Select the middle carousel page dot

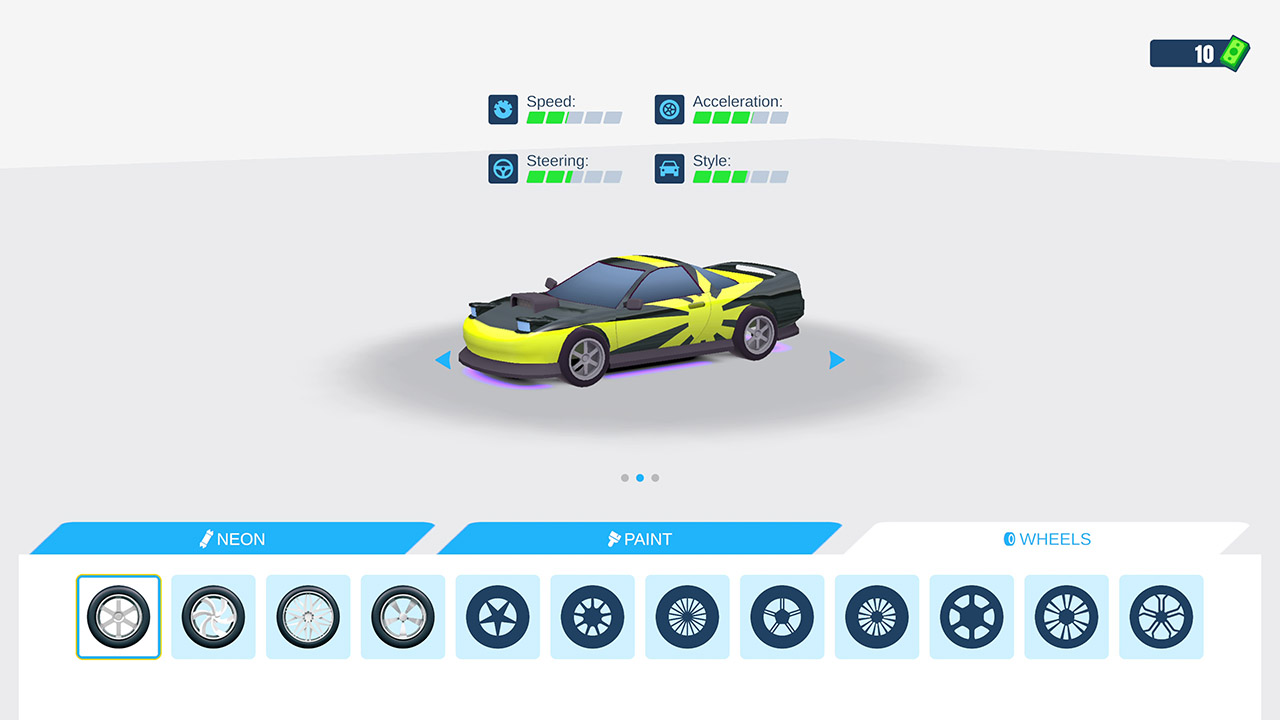[640, 478]
